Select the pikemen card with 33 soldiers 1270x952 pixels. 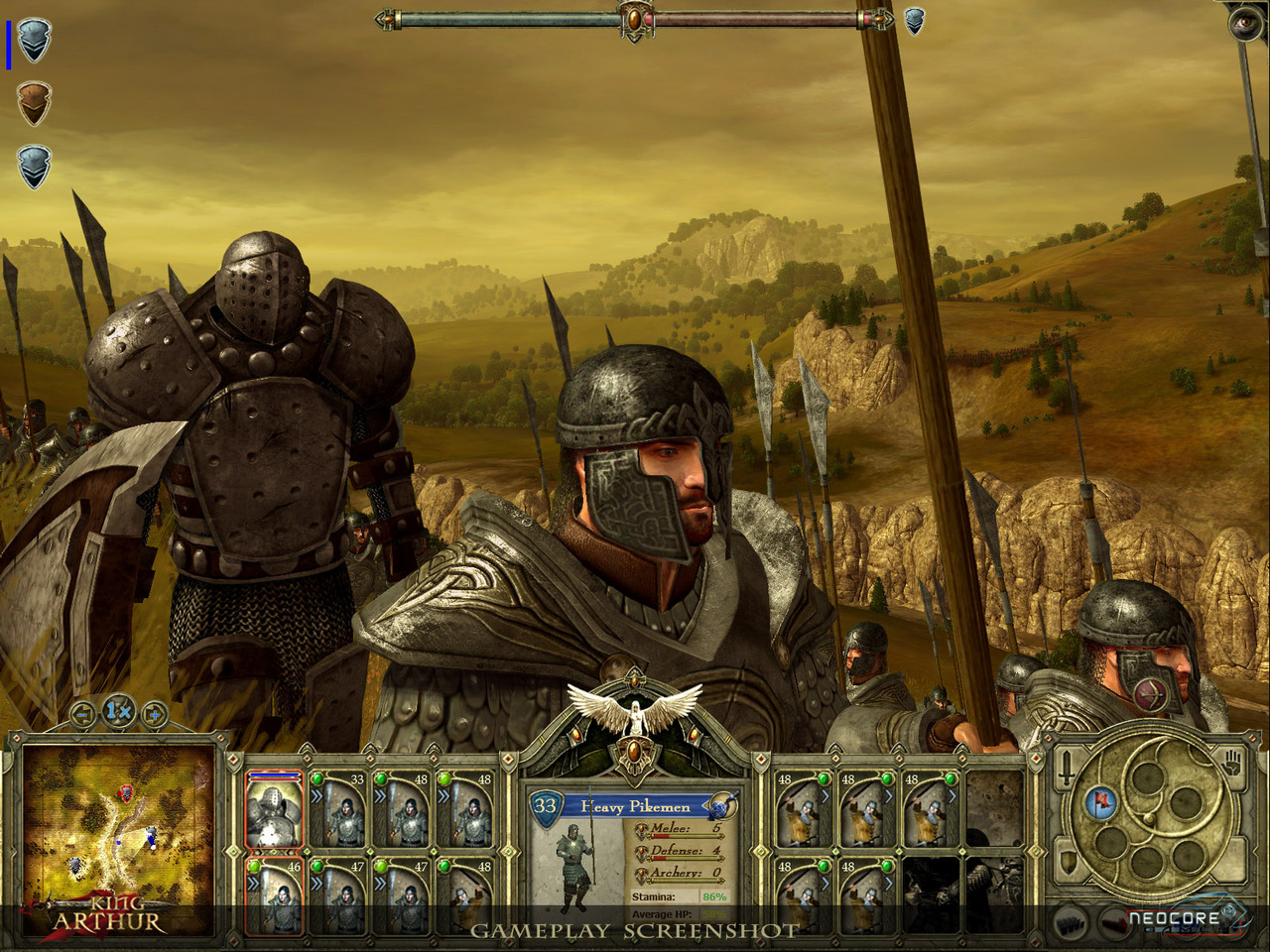(x=338, y=811)
